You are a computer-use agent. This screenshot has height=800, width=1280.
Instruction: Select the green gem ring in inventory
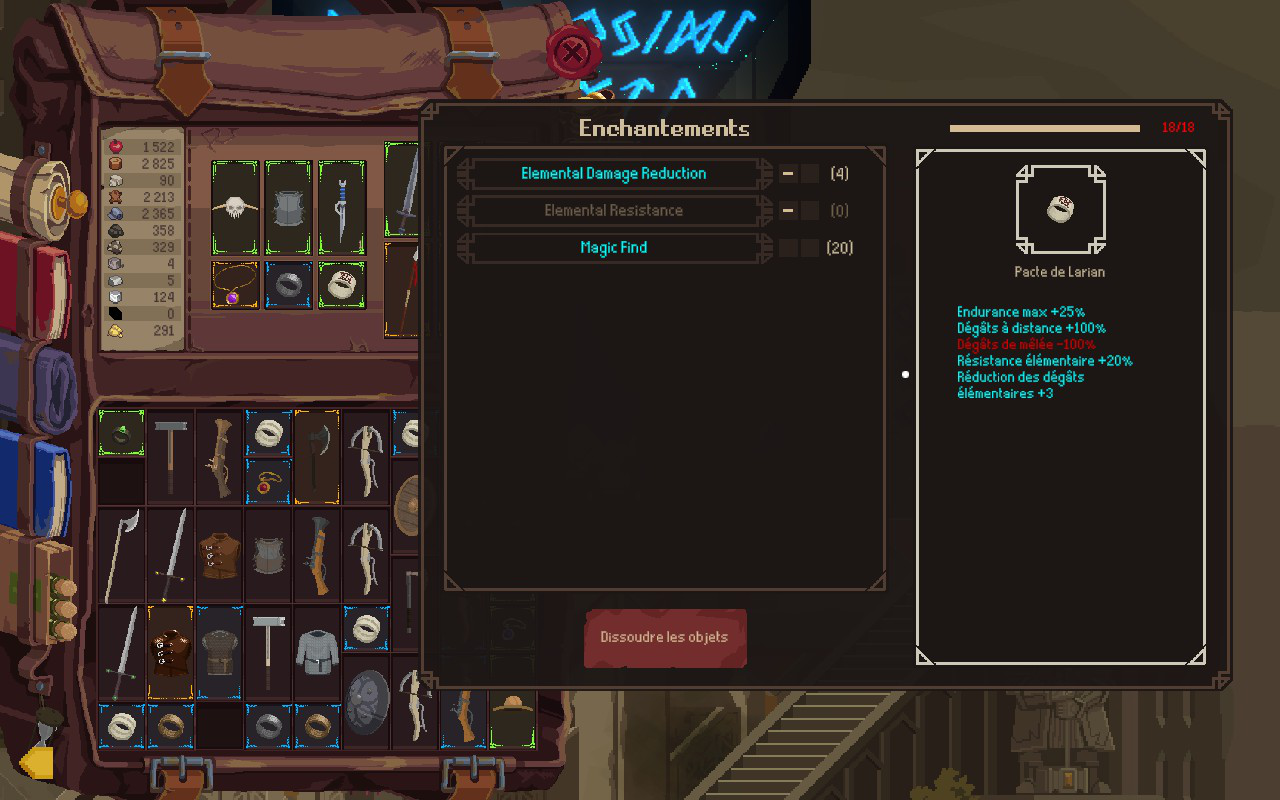121,433
